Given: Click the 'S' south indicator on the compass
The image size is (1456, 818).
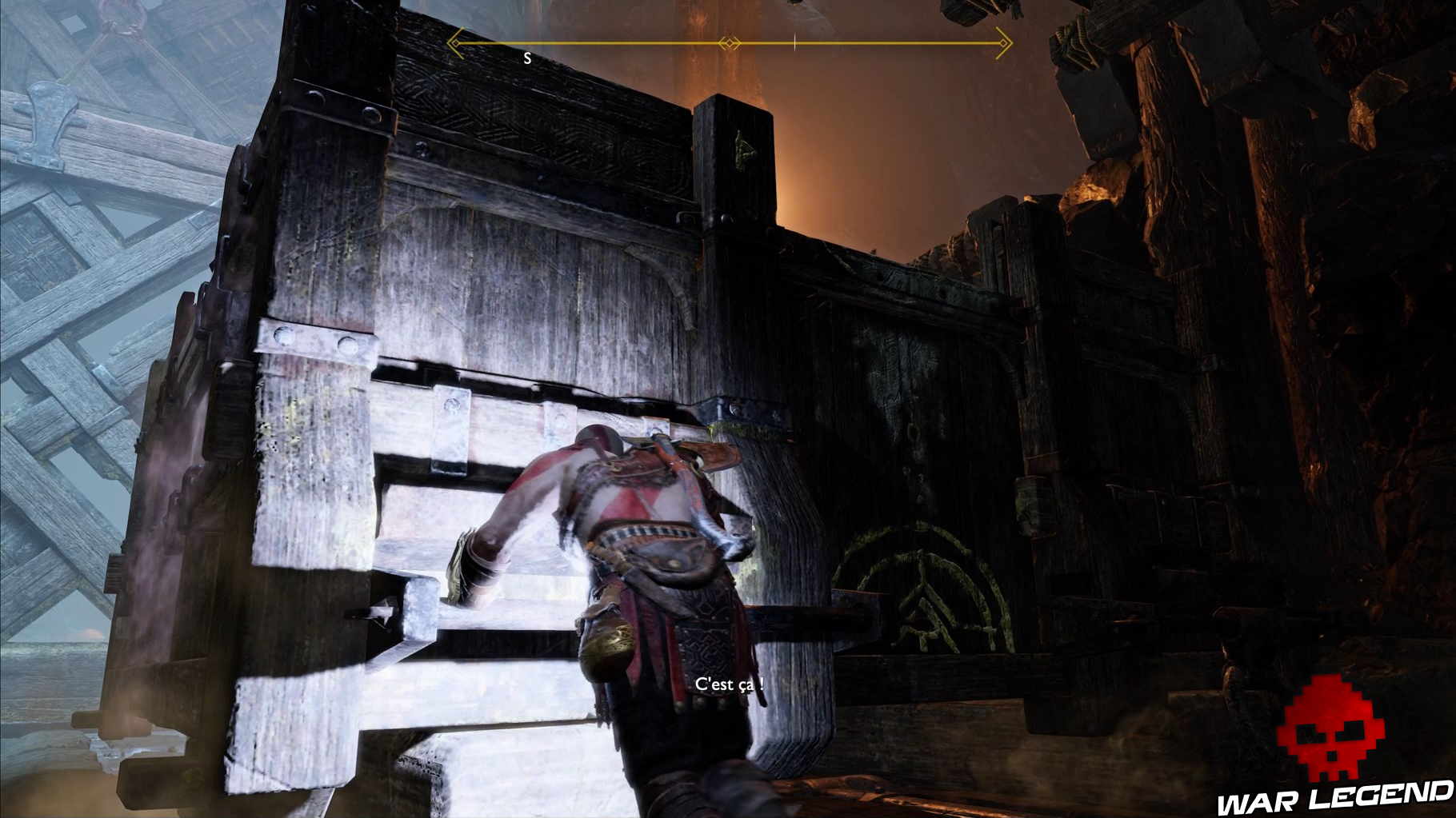Looking at the screenshot, I should pos(527,57).
